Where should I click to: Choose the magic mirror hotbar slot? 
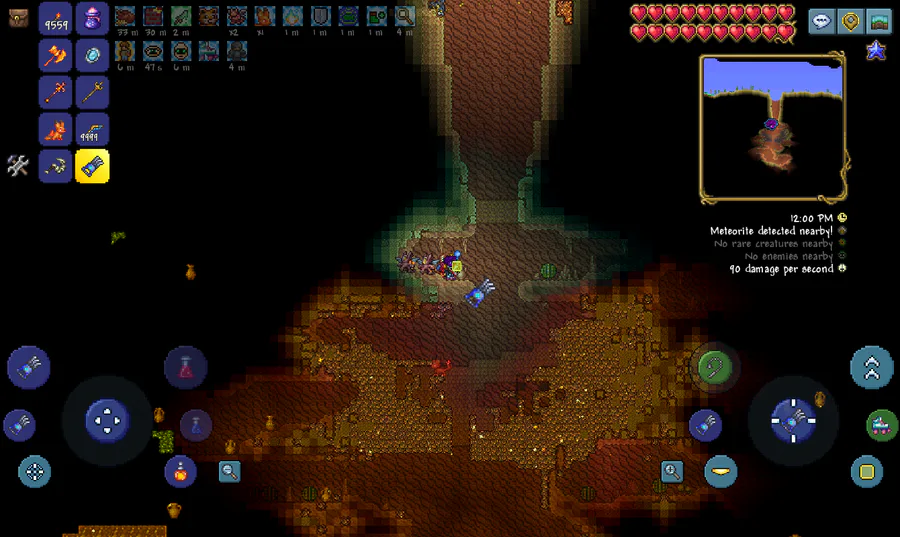coord(92,55)
